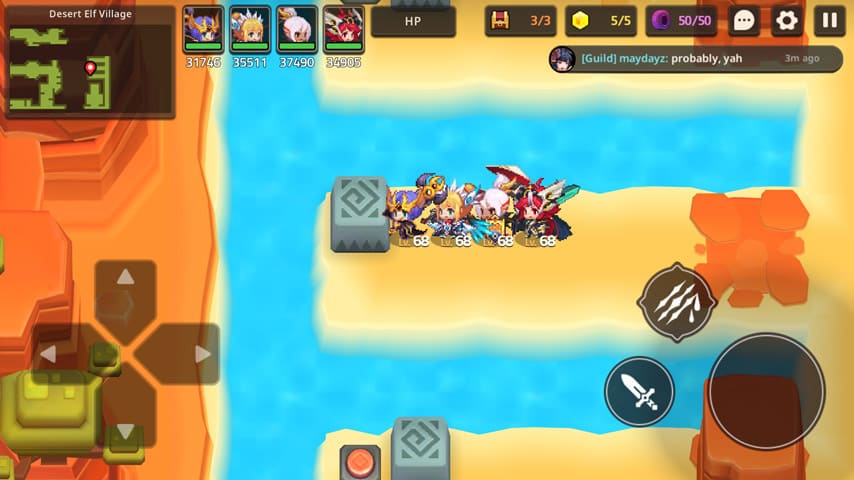Open the chat speech bubble

pos(743,20)
